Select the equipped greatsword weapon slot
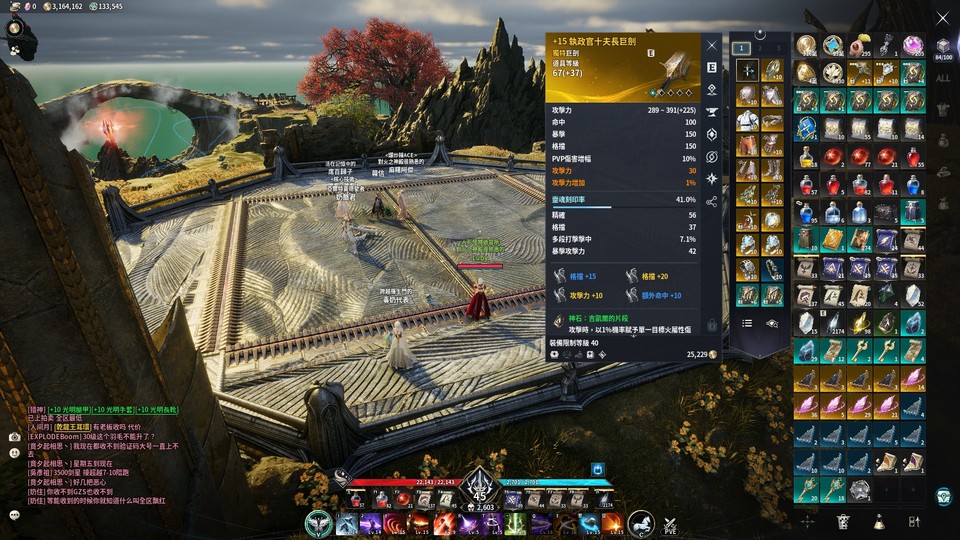This screenshot has width=960, height=540. (x=747, y=70)
